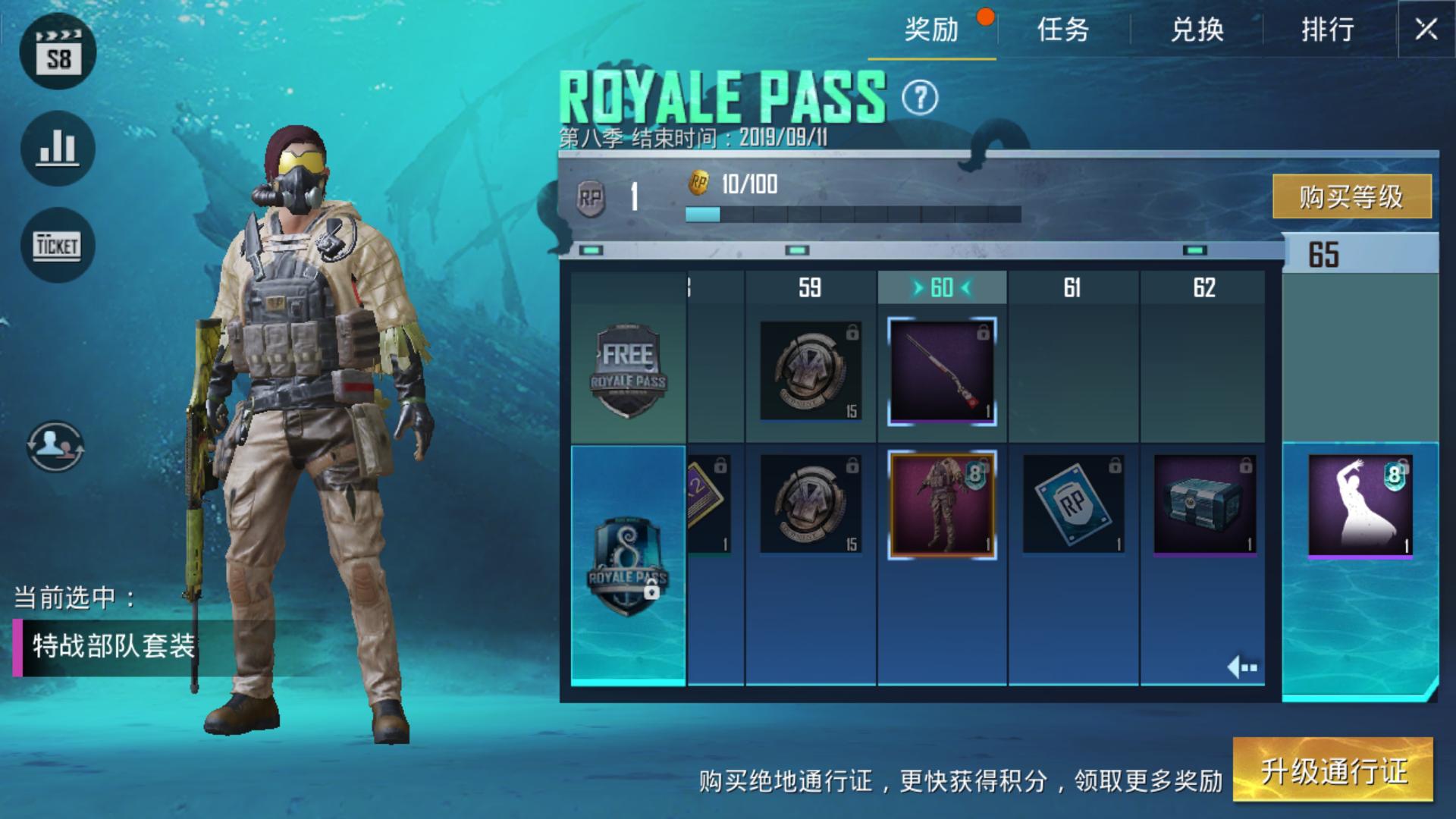The width and height of the screenshot is (1456, 819).
Task: Open the bar chart statistics icon
Action: 58,148
